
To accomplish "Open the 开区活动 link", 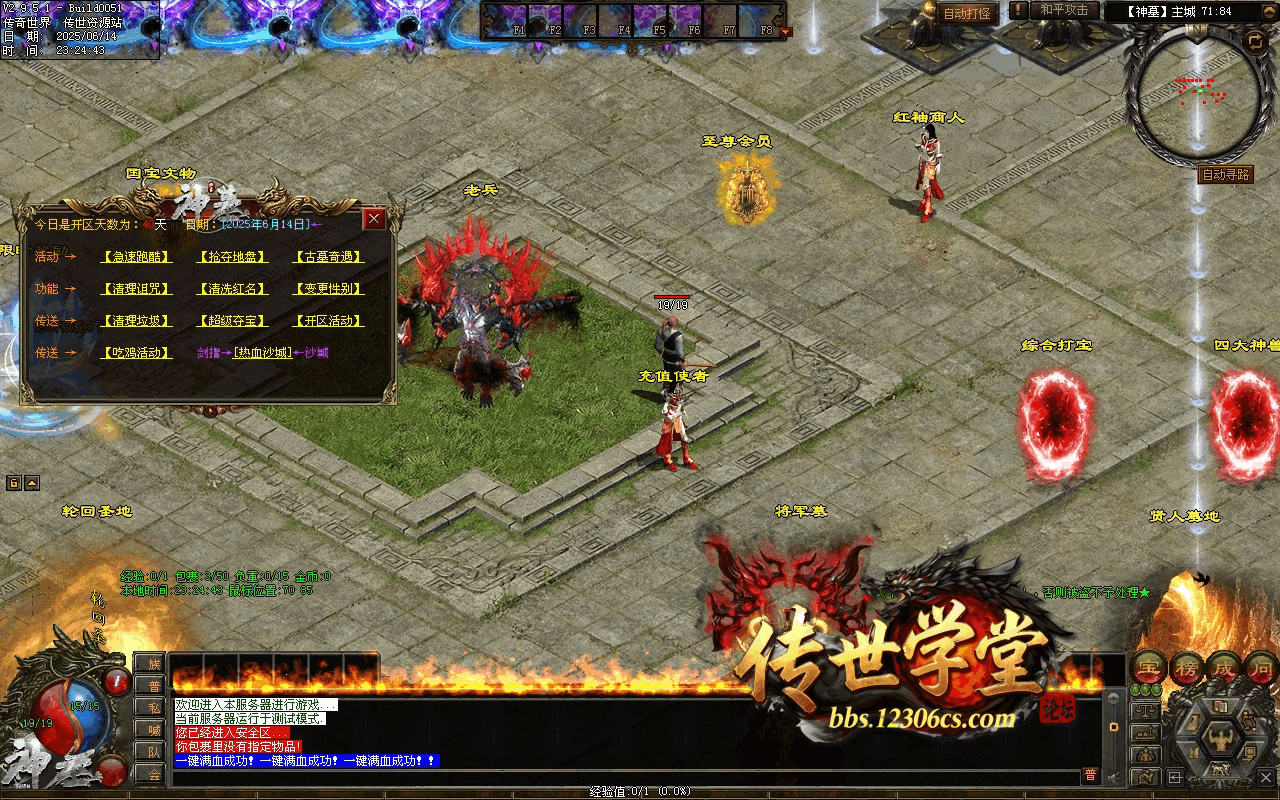I will click(328, 321).
